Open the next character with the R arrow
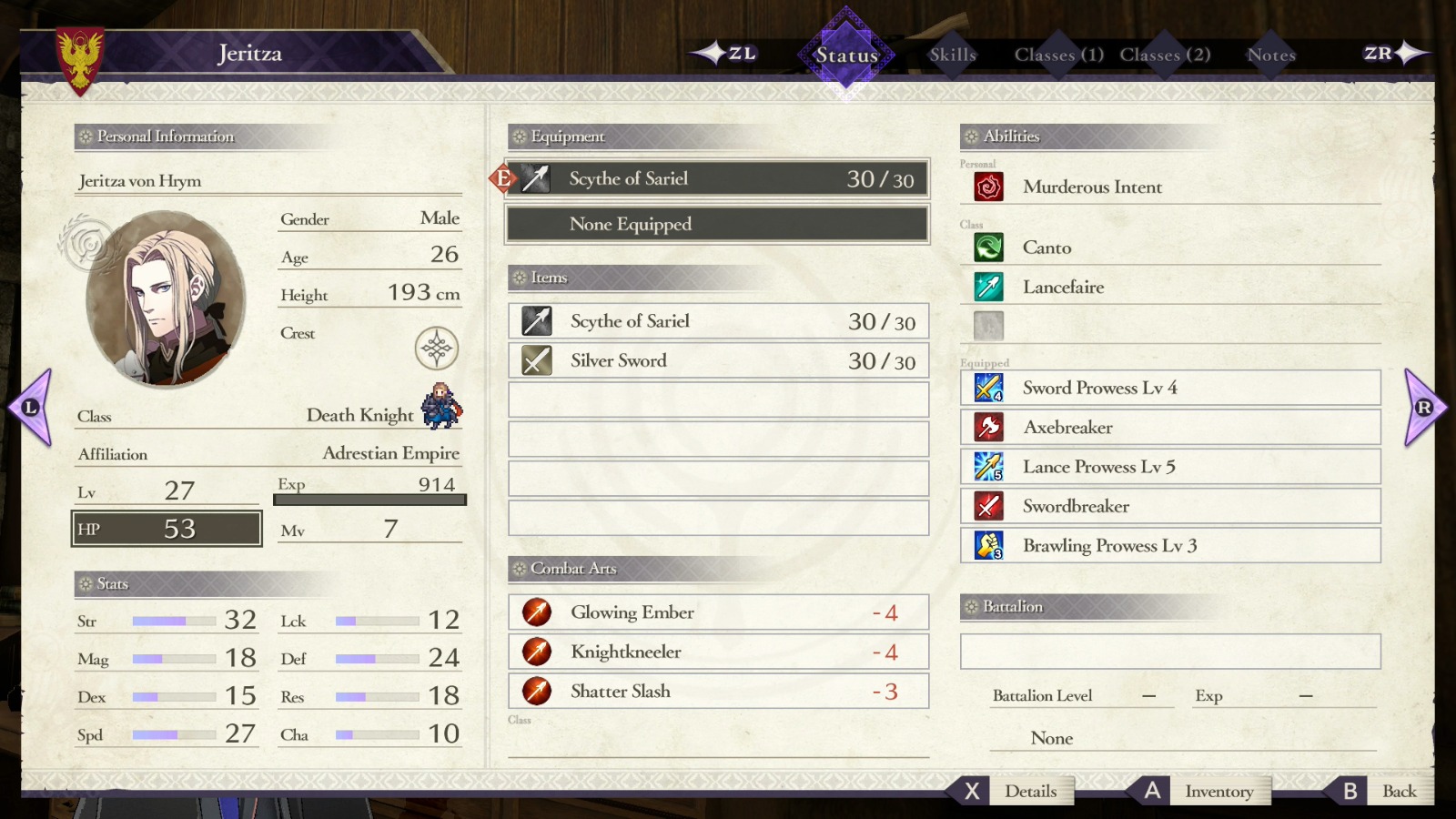The width and height of the screenshot is (1456, 819). 1422,405
